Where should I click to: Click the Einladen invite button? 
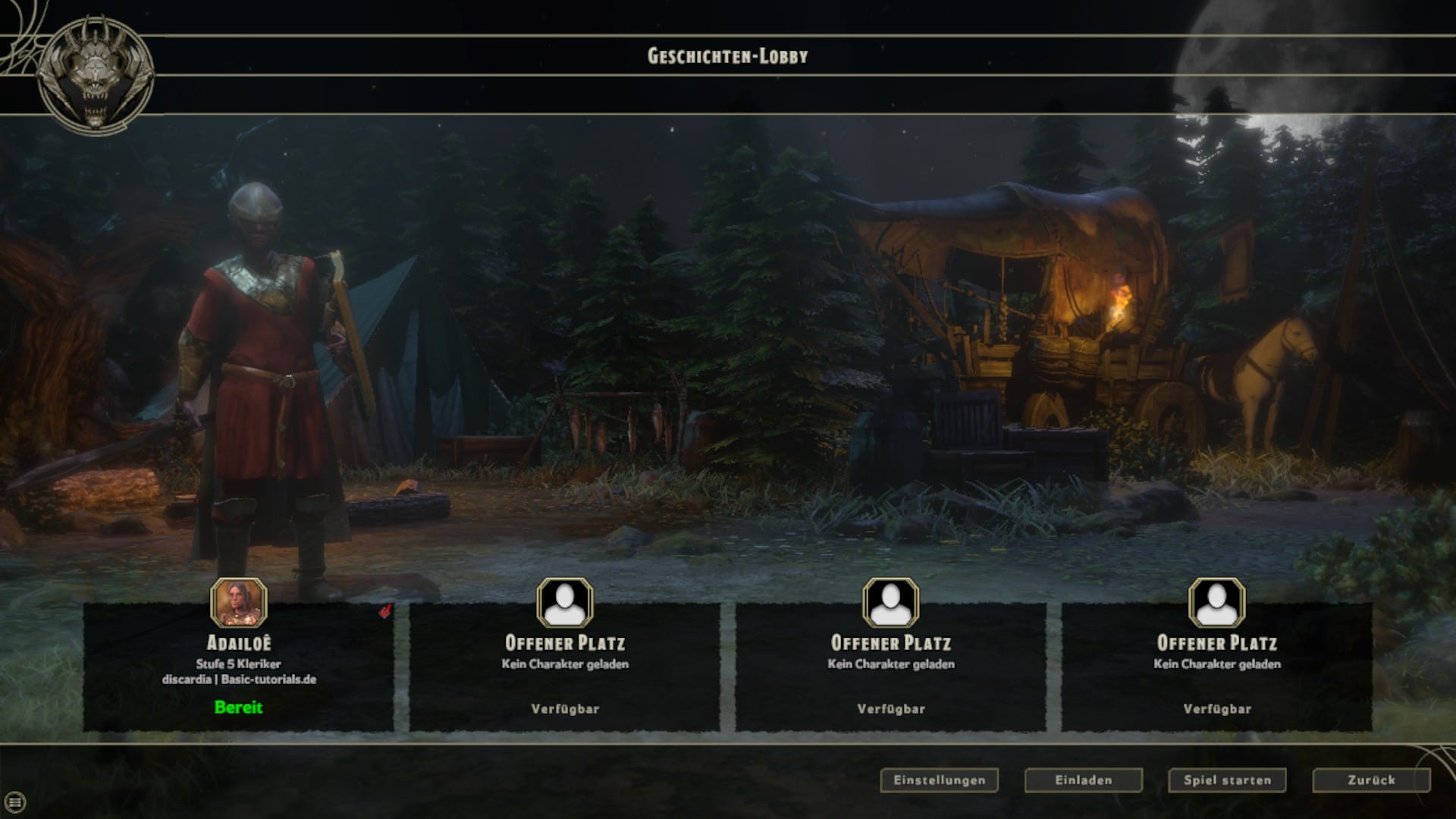(x=1083, y=780)
